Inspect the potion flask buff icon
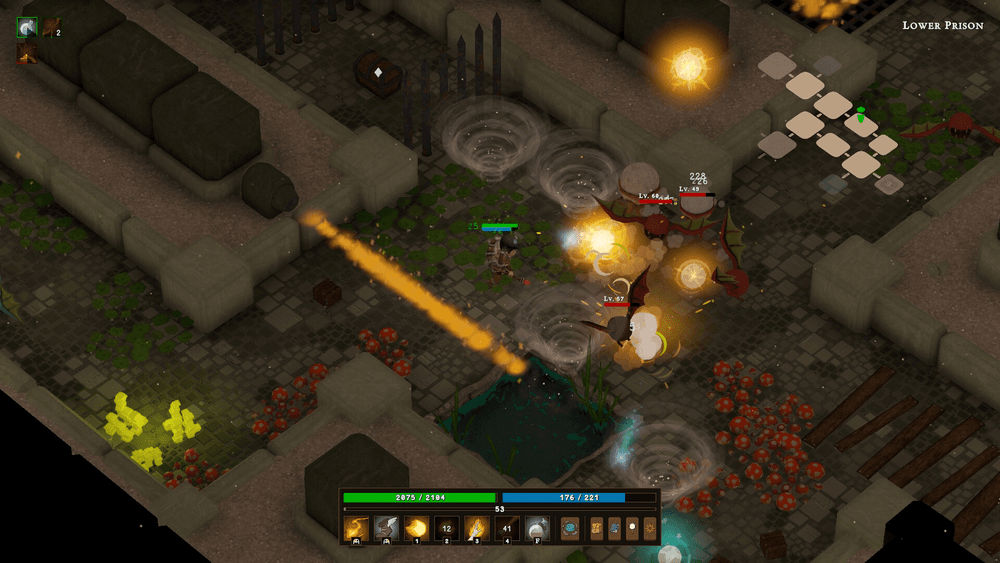 27,28
